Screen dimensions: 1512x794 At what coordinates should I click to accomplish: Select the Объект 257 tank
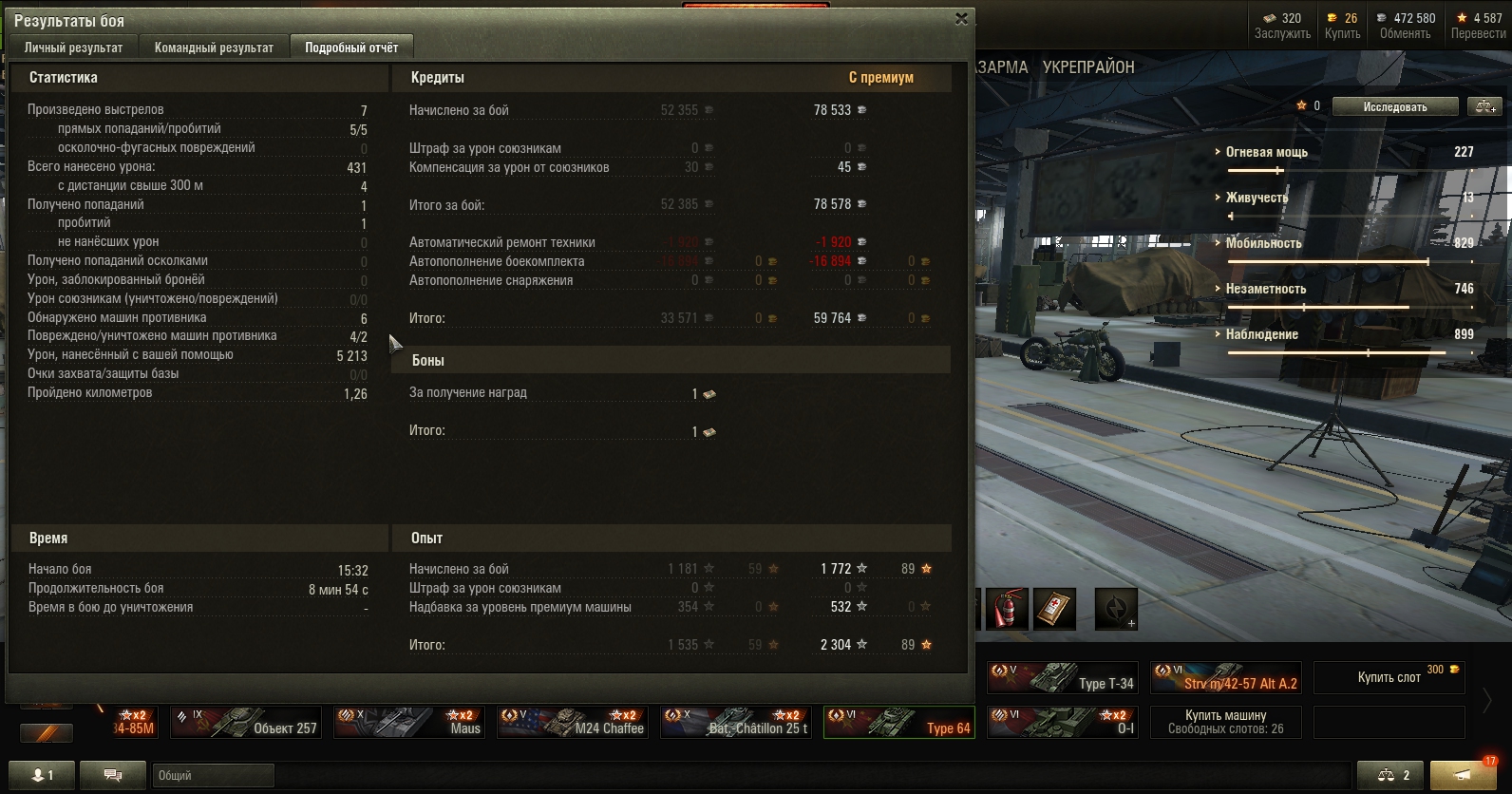click(x=245, y=723)
